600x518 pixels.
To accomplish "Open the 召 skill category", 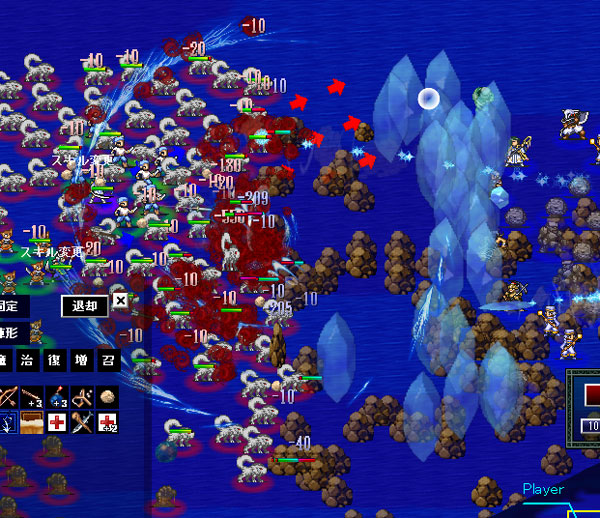I will pyautogui.click(x=107, y=360).
